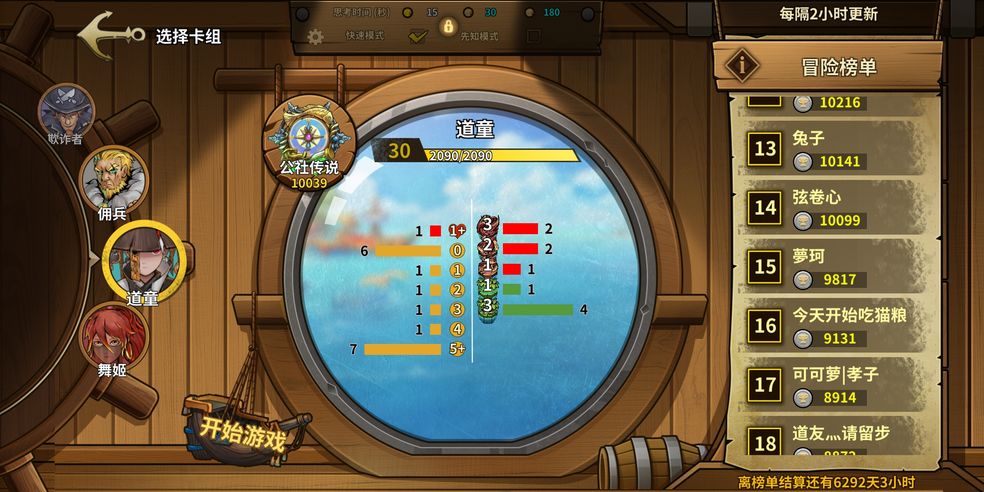Set thinking time to 15 seconds

[x=407, y=13]
